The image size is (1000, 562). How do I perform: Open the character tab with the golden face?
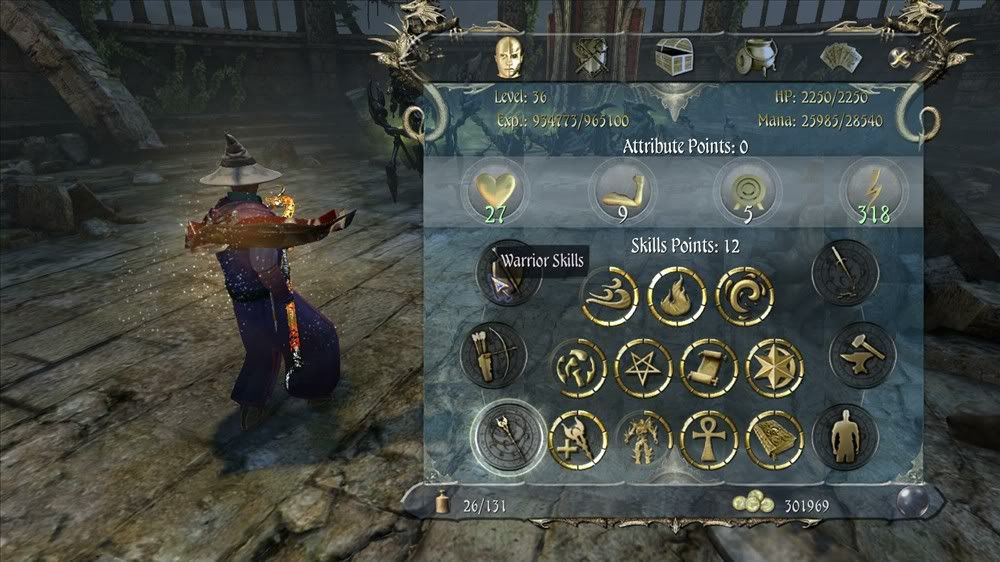tap(510, 58)
